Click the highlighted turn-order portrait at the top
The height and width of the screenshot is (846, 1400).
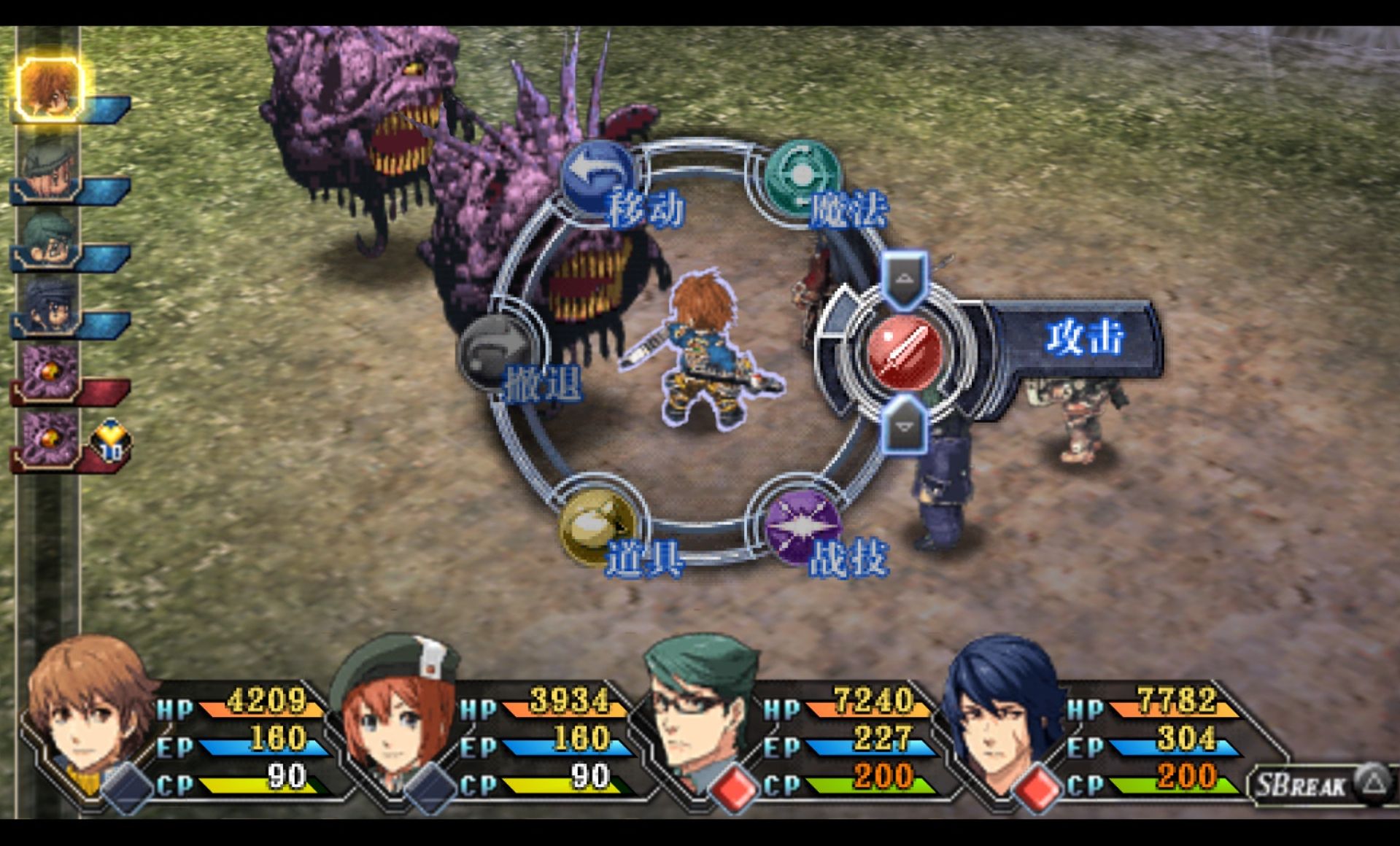tap(48, 89)
